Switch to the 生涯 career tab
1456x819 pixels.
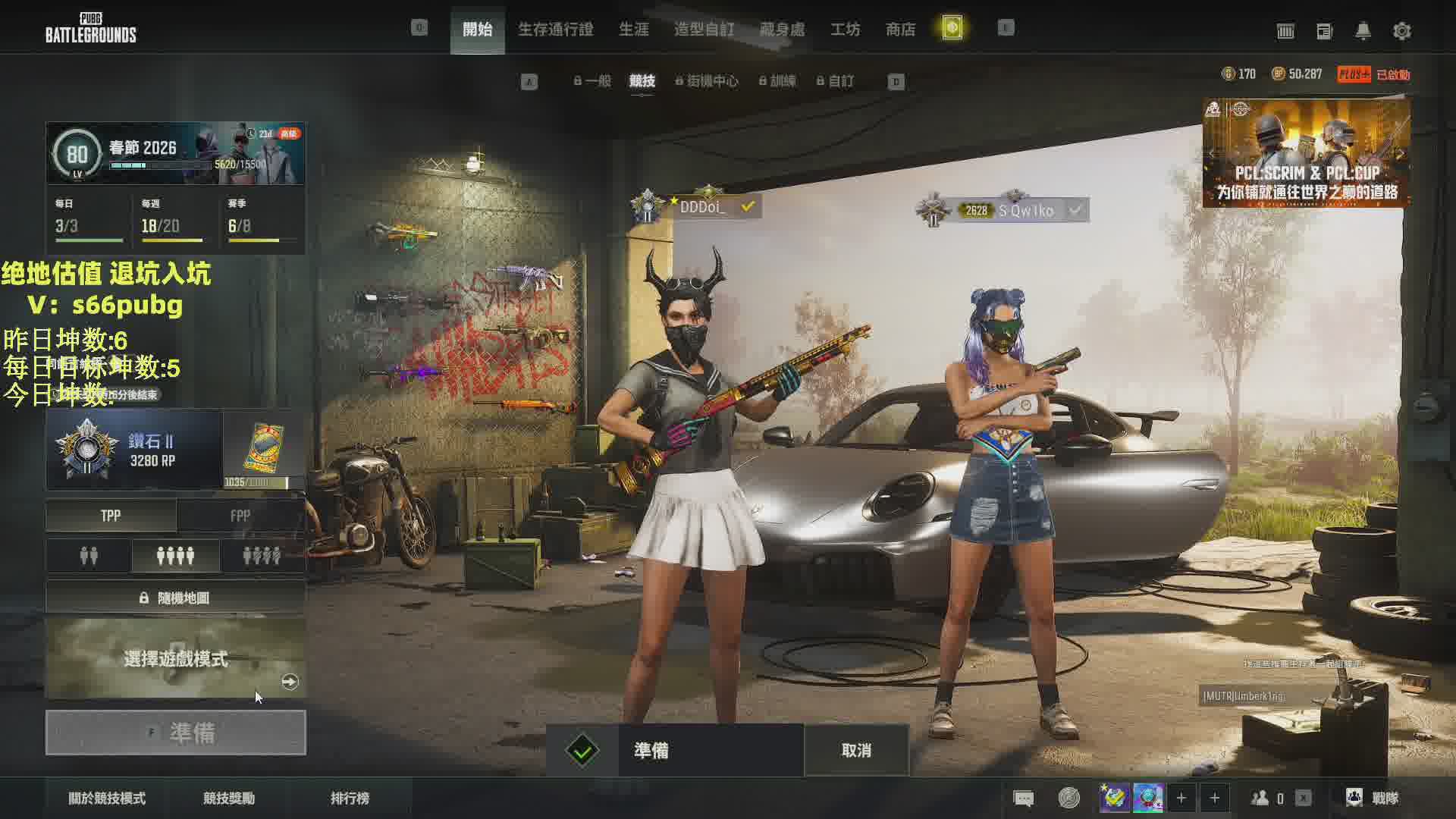coord(633,30)
